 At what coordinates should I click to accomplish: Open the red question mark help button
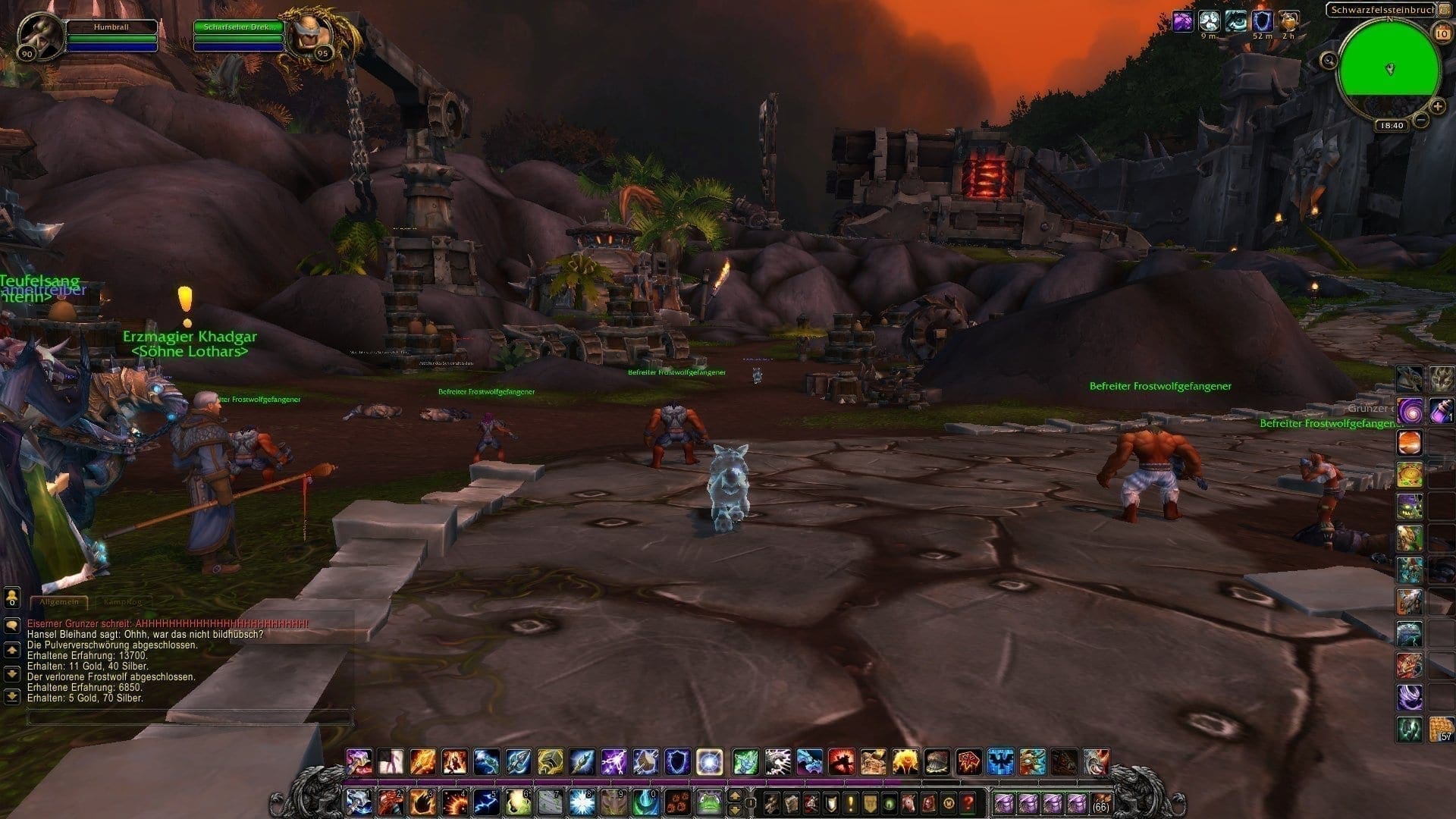[x=968, y=802]
